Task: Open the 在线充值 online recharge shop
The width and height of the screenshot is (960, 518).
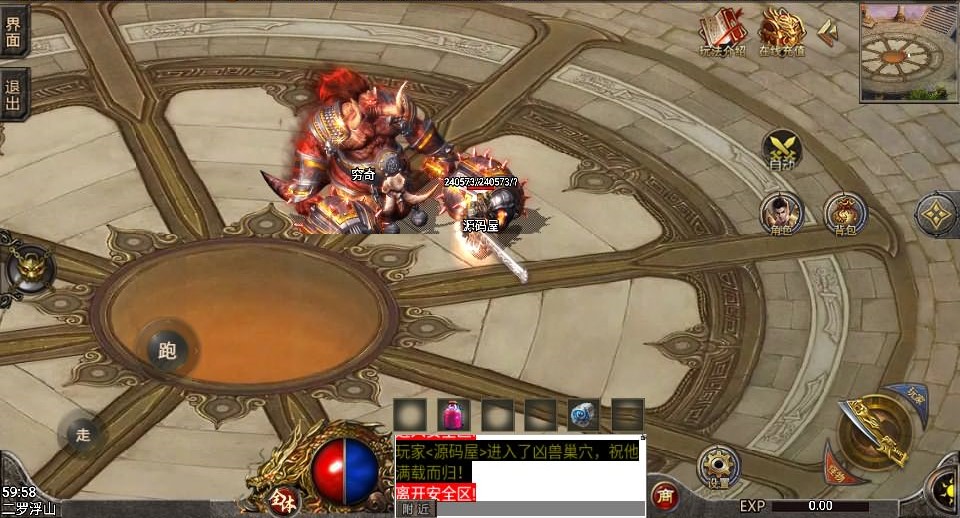Action: [x=782, y=32]
